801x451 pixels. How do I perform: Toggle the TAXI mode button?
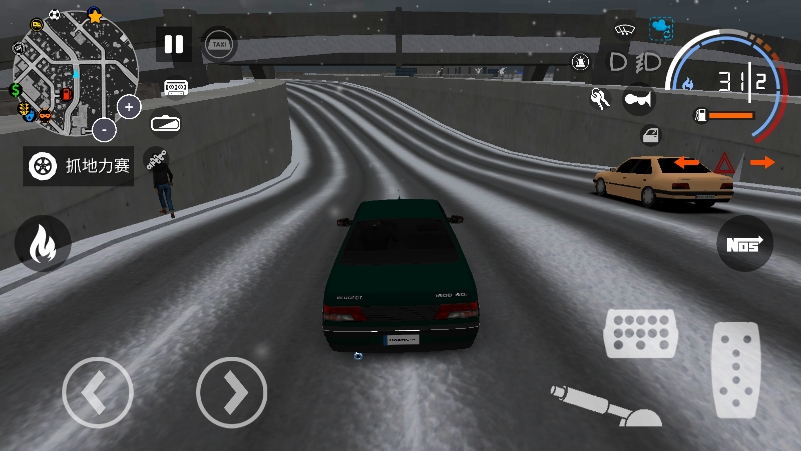(x=219, y=44)
